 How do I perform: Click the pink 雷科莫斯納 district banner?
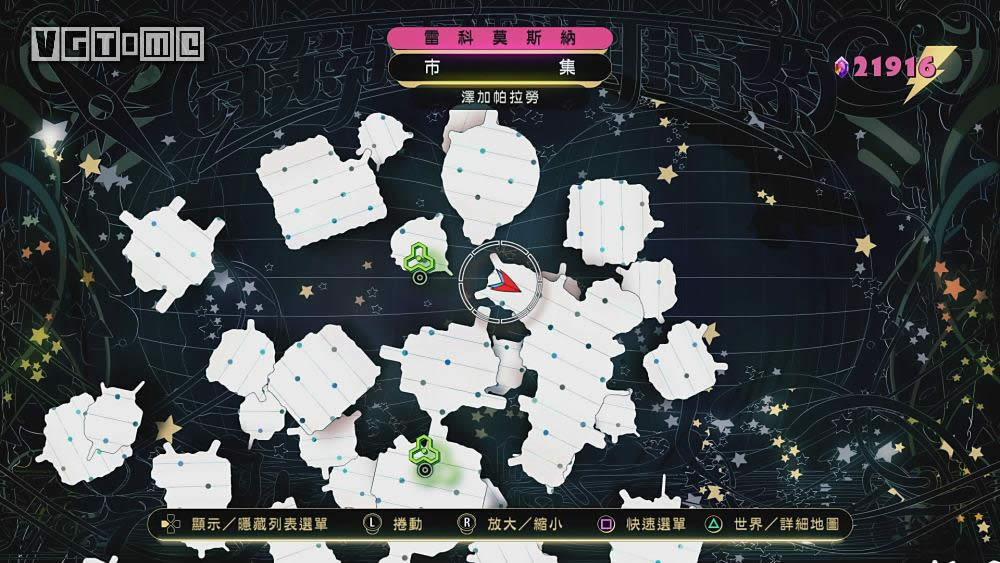(500, 38)
